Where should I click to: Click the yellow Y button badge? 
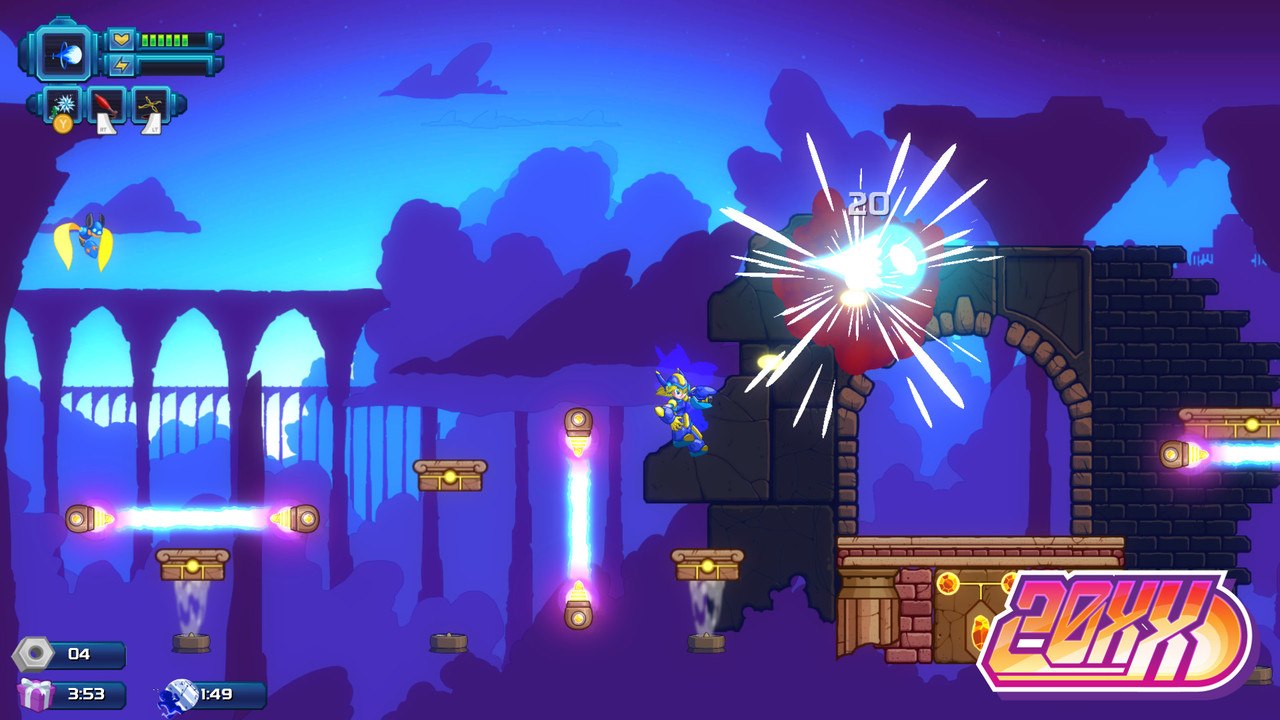(x=62, y=122)
